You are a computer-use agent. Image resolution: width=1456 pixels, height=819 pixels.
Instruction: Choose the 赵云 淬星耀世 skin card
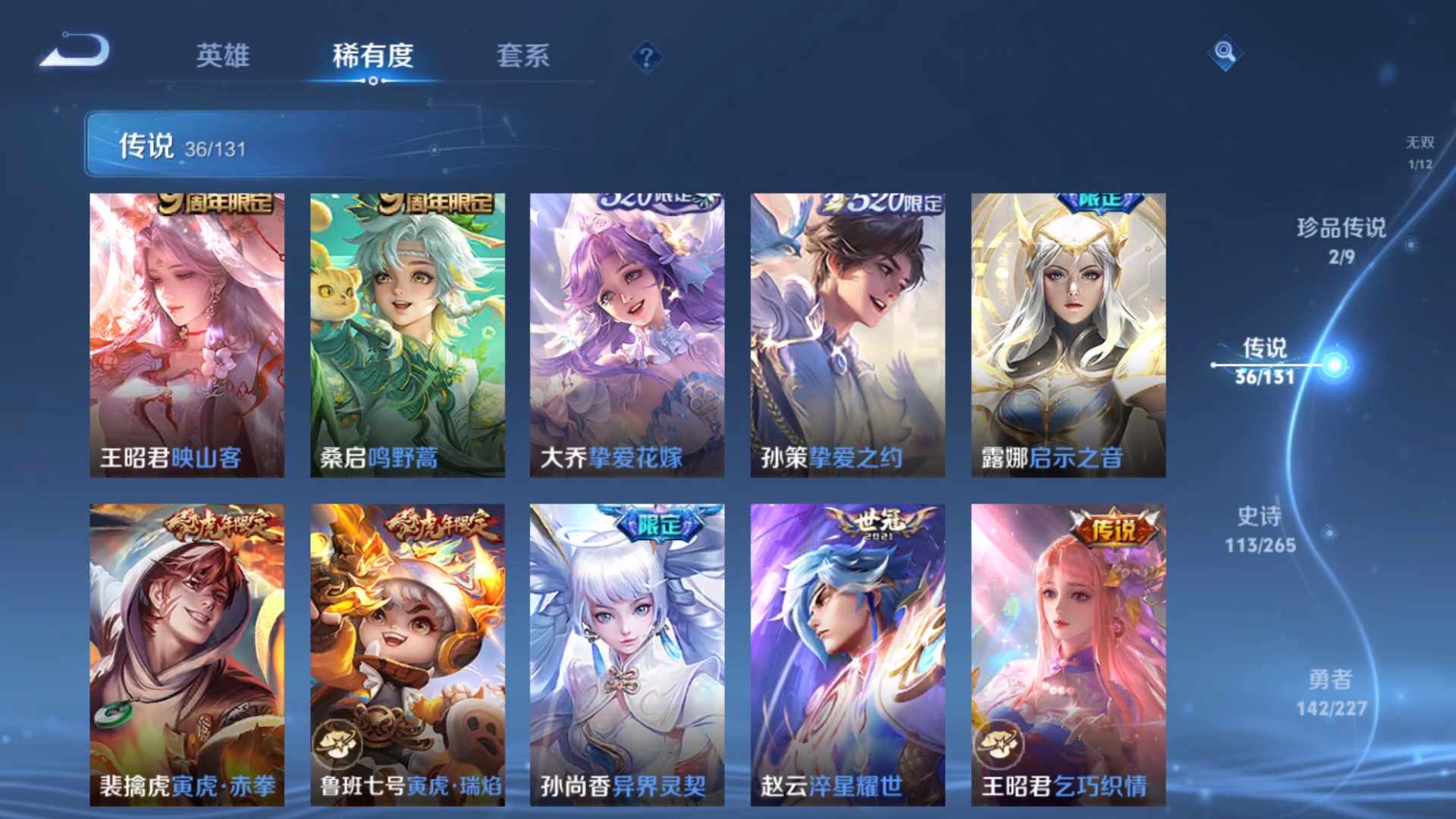847,654
